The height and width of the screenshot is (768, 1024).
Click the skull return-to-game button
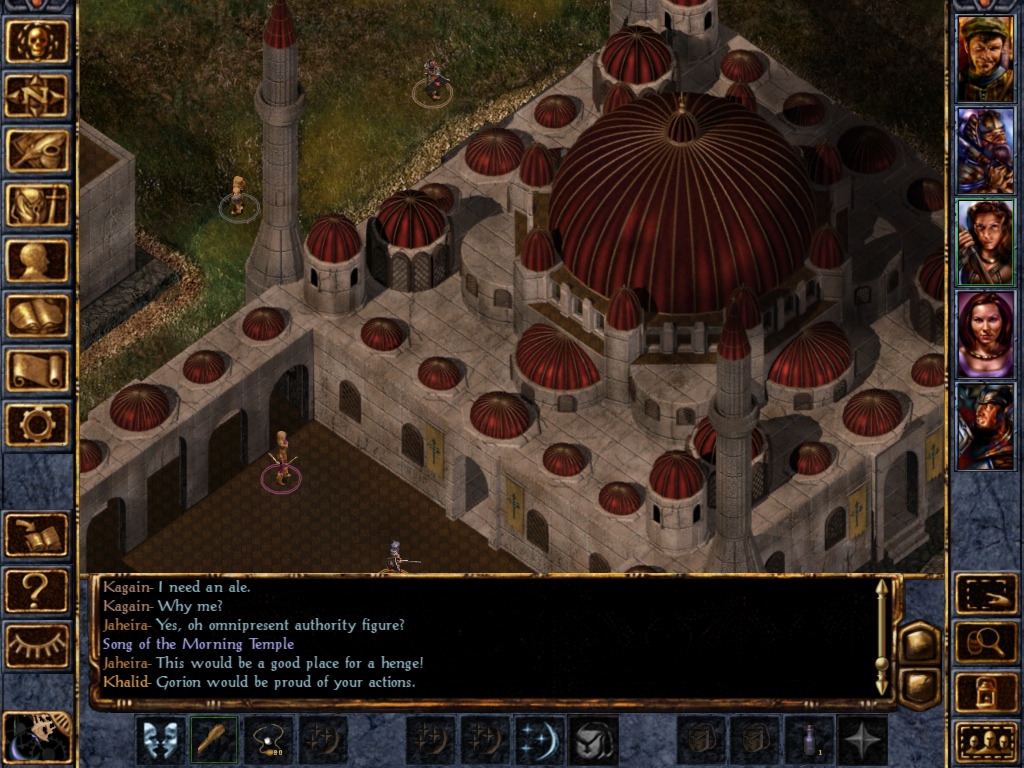click(x=37, y=42)
